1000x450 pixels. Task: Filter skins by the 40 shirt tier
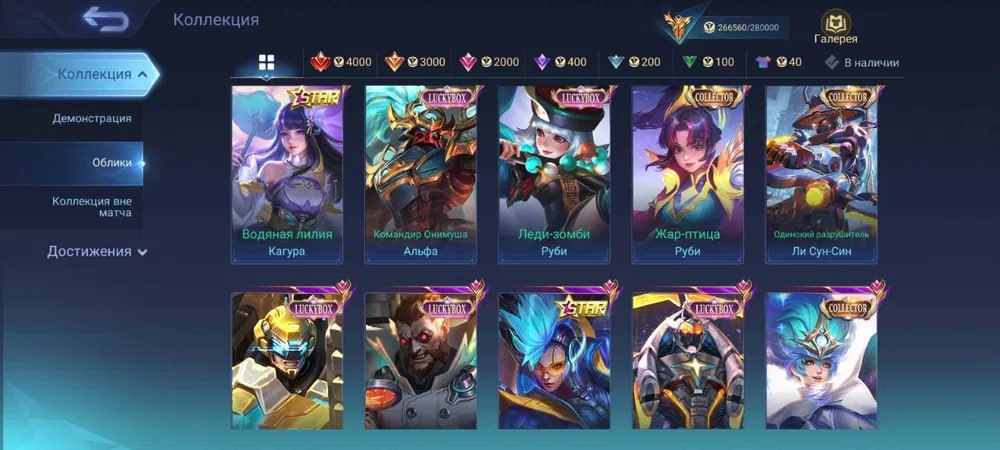tap(779, 62)
